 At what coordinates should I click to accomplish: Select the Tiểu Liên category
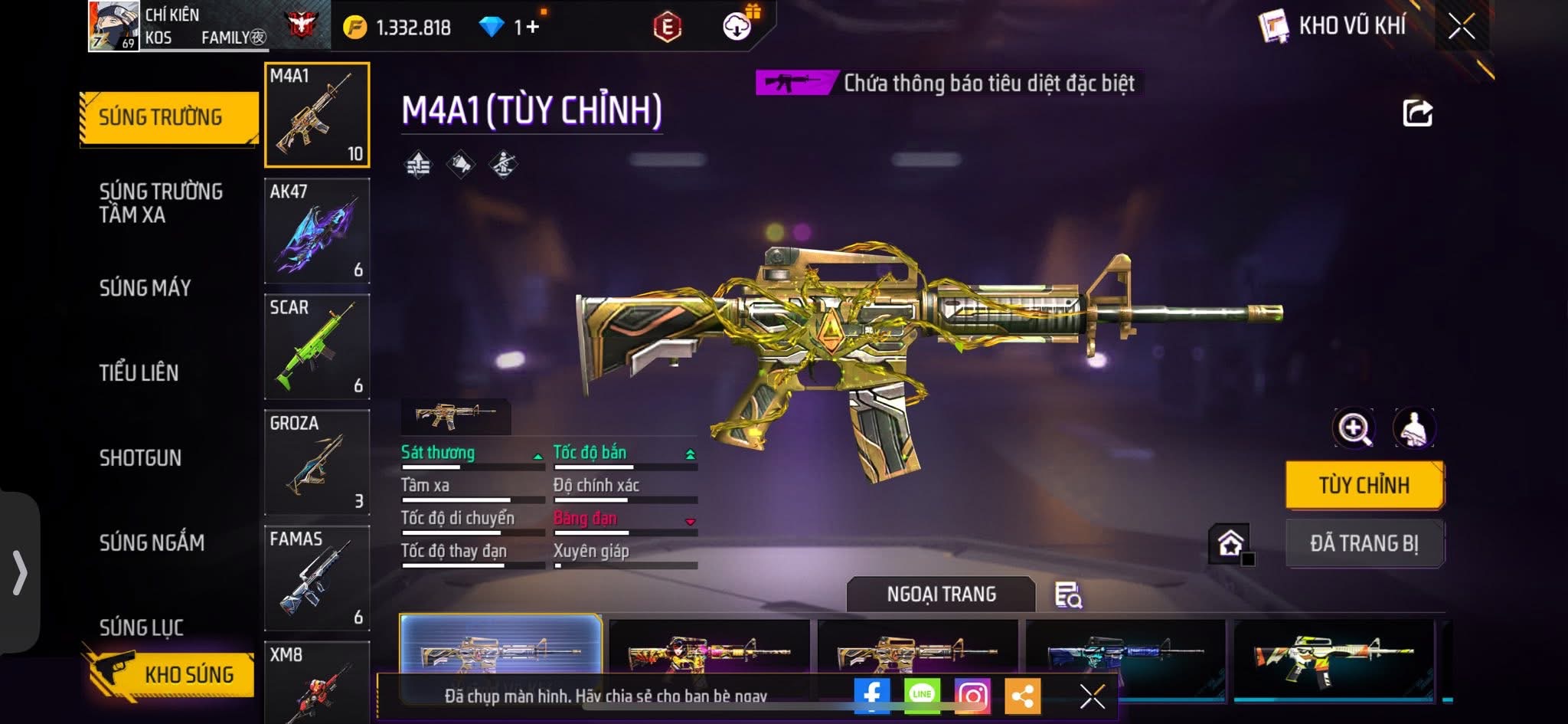[139, 373]
